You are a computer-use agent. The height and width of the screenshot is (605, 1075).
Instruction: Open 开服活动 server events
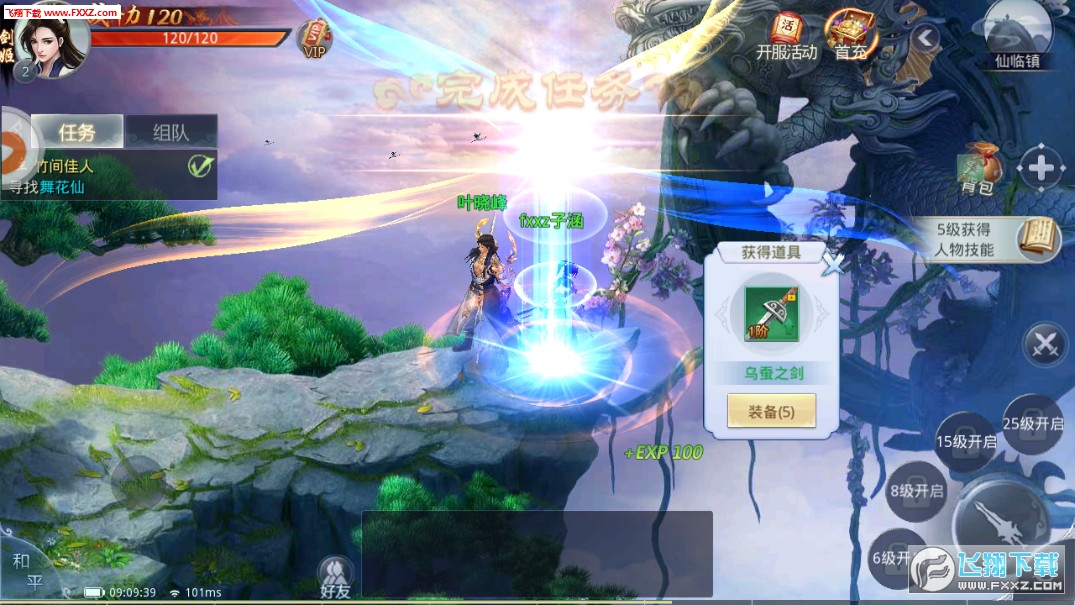click(x=787, y=35)
